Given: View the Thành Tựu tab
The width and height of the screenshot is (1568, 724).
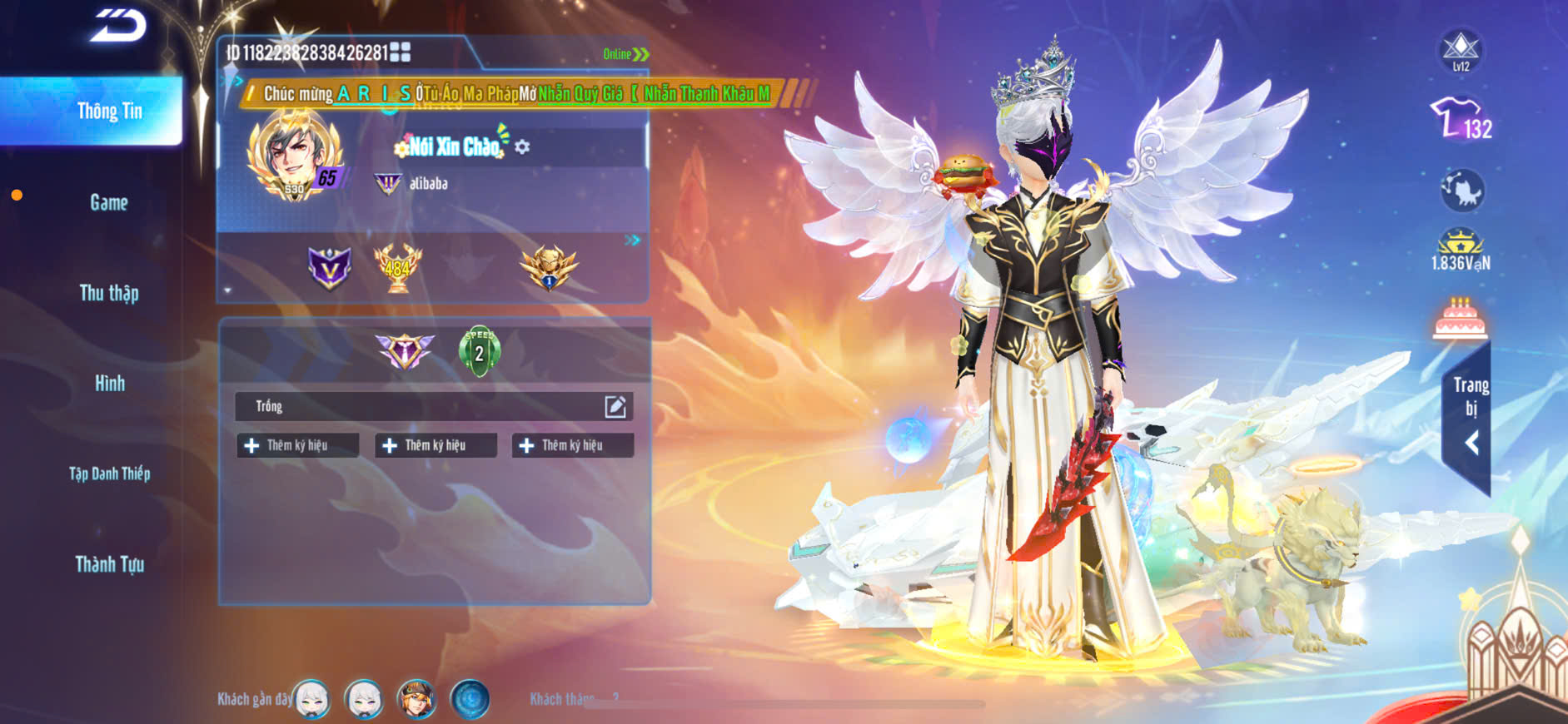Looking at the screenshot, I should click(109, 565).
